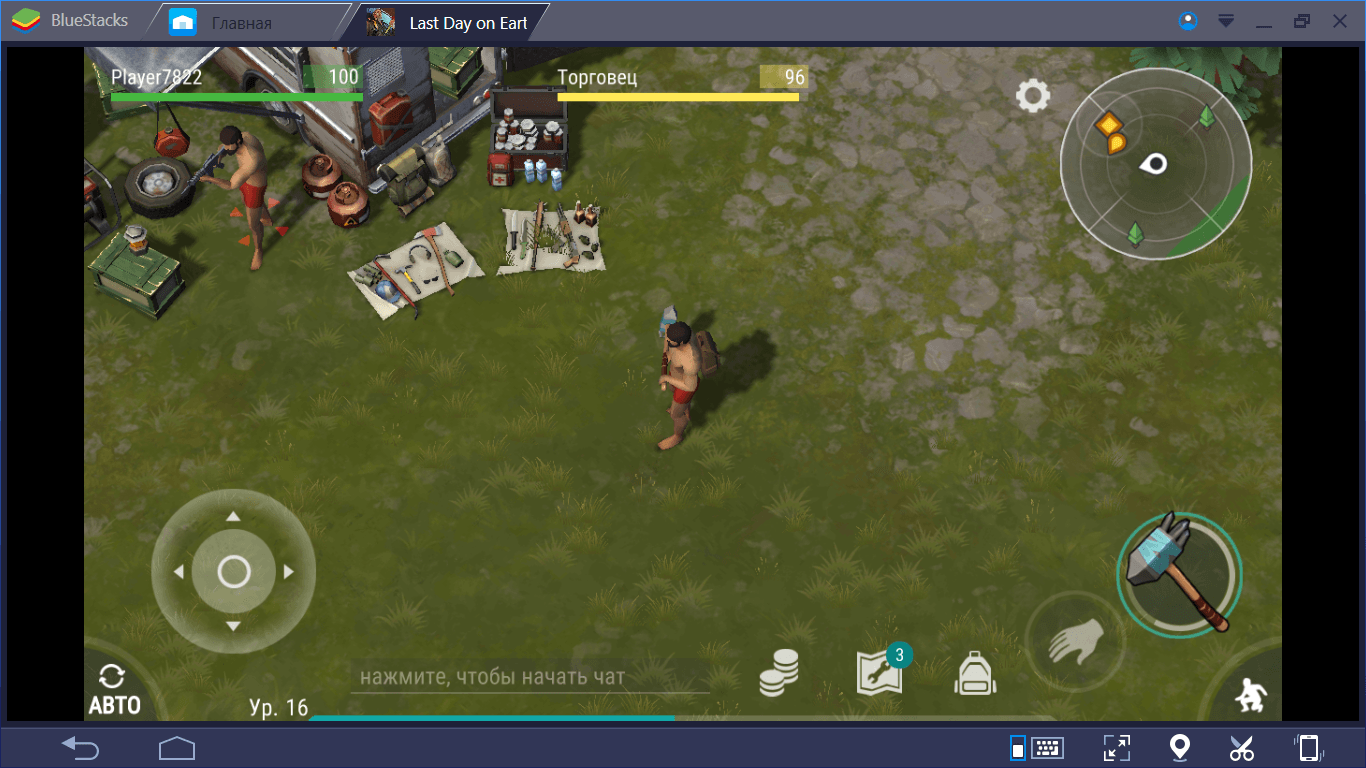Attack with the hatchet weapon button
The image size is (1366, 768).
1179,573
